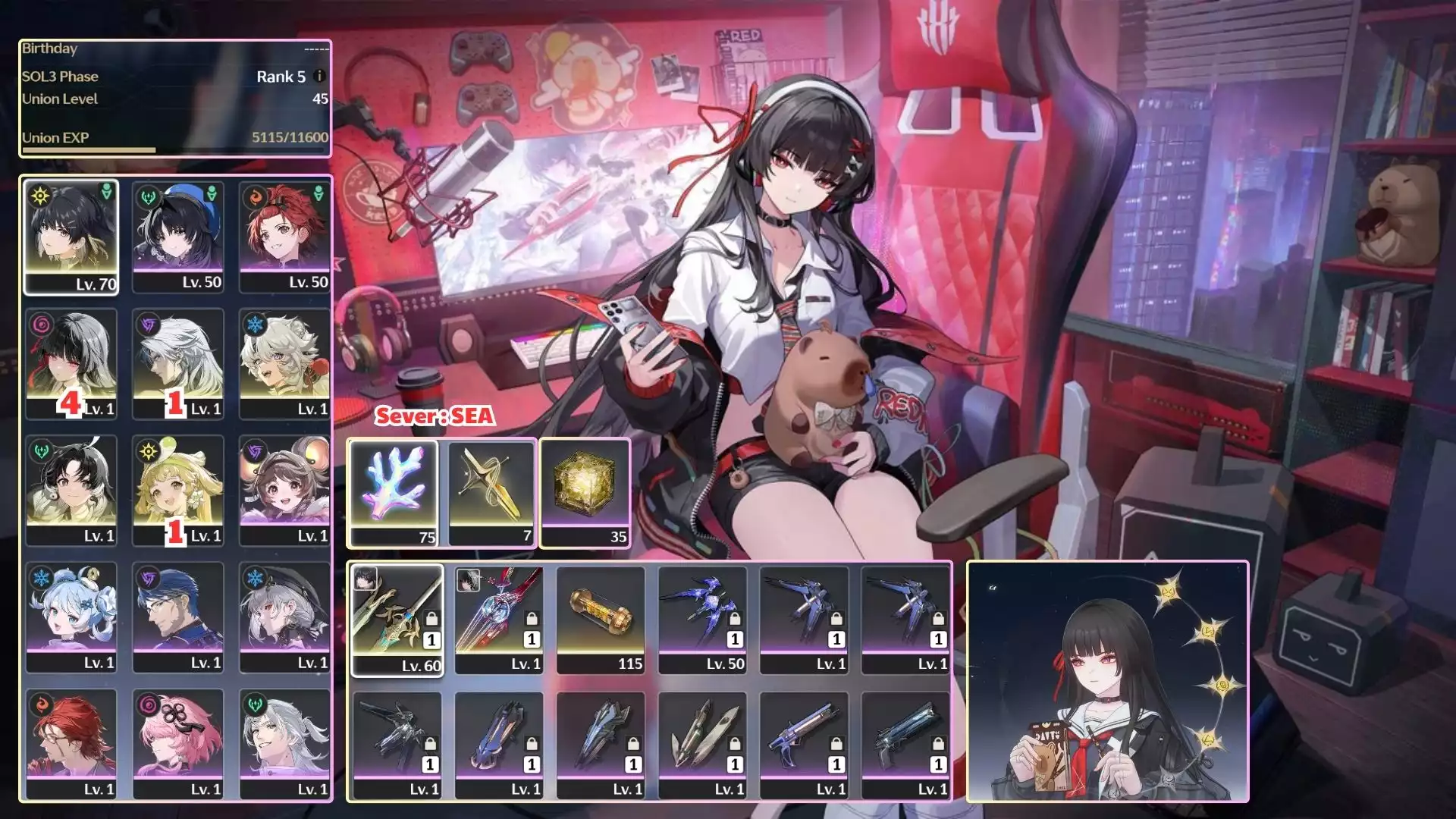Select the light-blue-haired girl character portrait
Viewport: 1456px width, 819px height.
pyautogui.click(x=71, y=617)
